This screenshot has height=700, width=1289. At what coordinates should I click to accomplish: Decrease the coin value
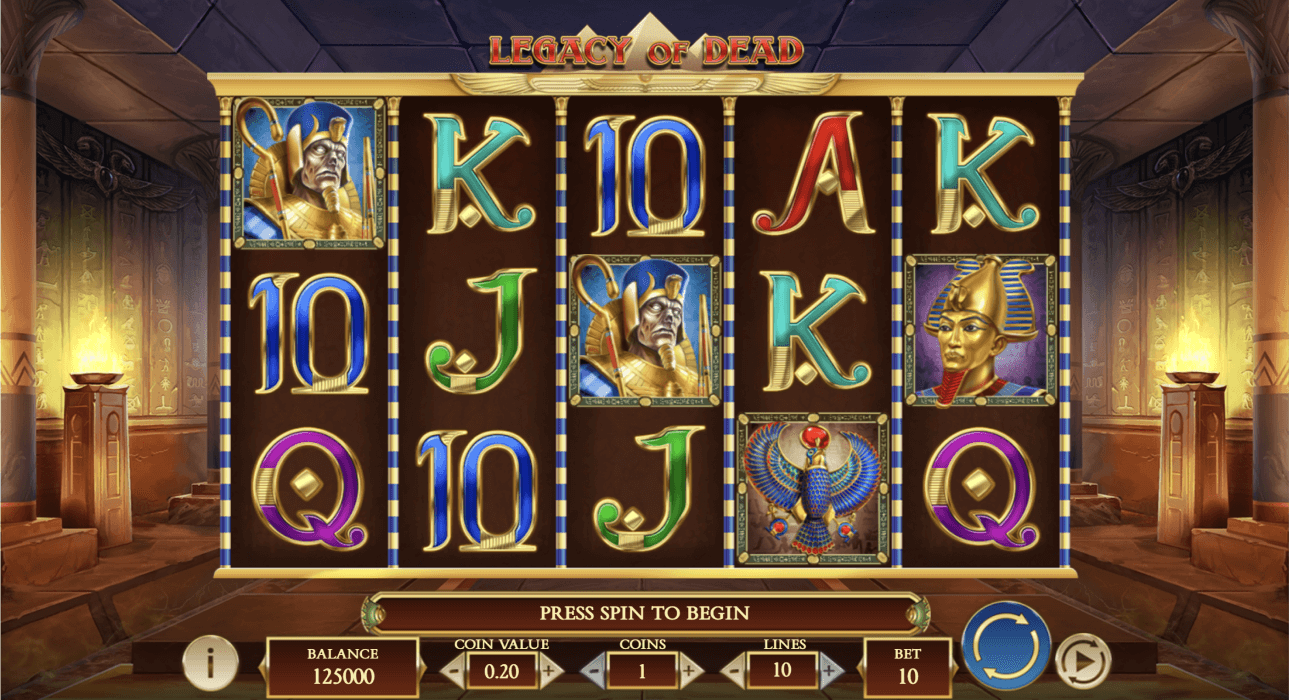452,670
